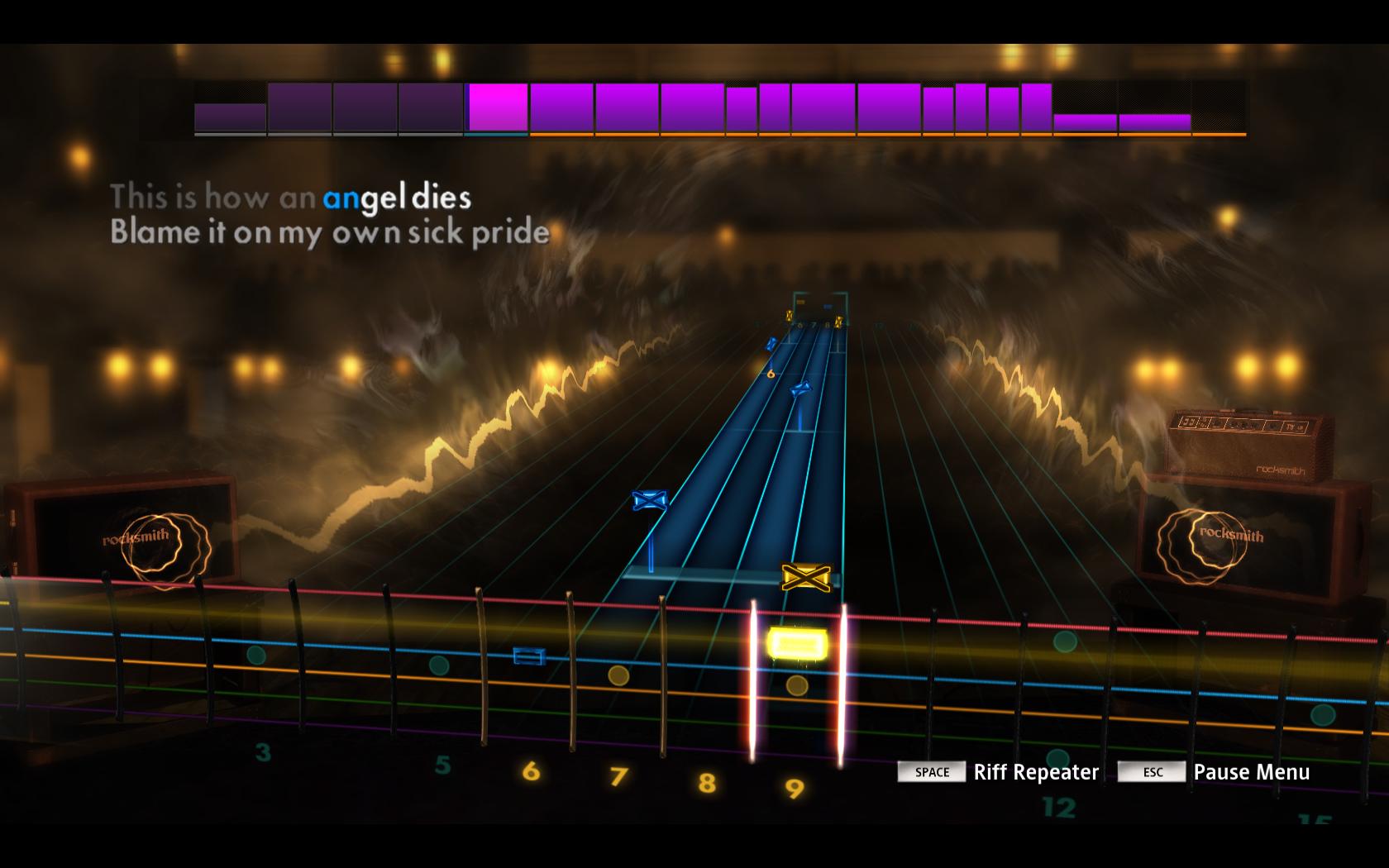
Task: Open the Pause Menu
Action: pyautogui.click(x=1251, y=772)
